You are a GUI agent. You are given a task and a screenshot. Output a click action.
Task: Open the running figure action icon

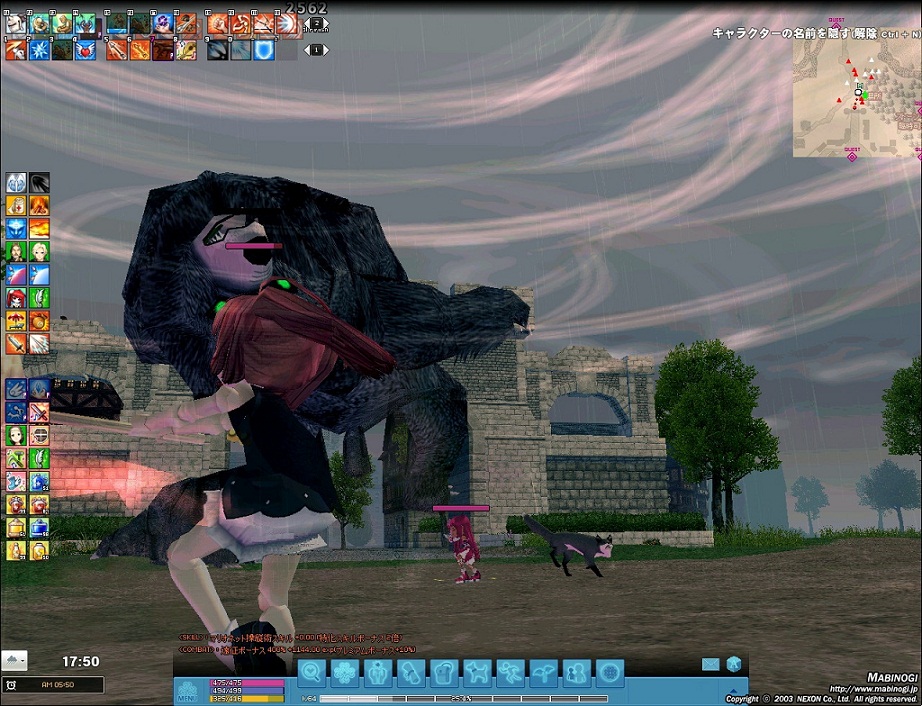[510, 673]
